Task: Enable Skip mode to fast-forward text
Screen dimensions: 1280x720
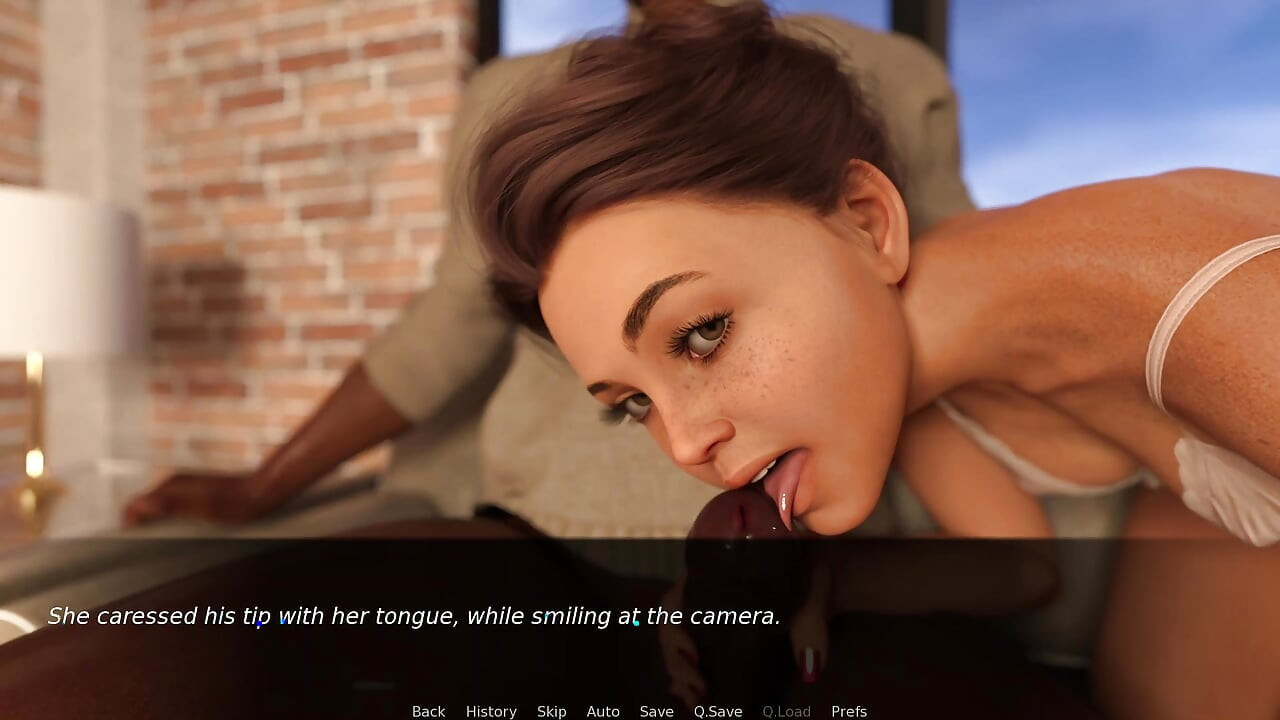Action: (x=552, y=710)
